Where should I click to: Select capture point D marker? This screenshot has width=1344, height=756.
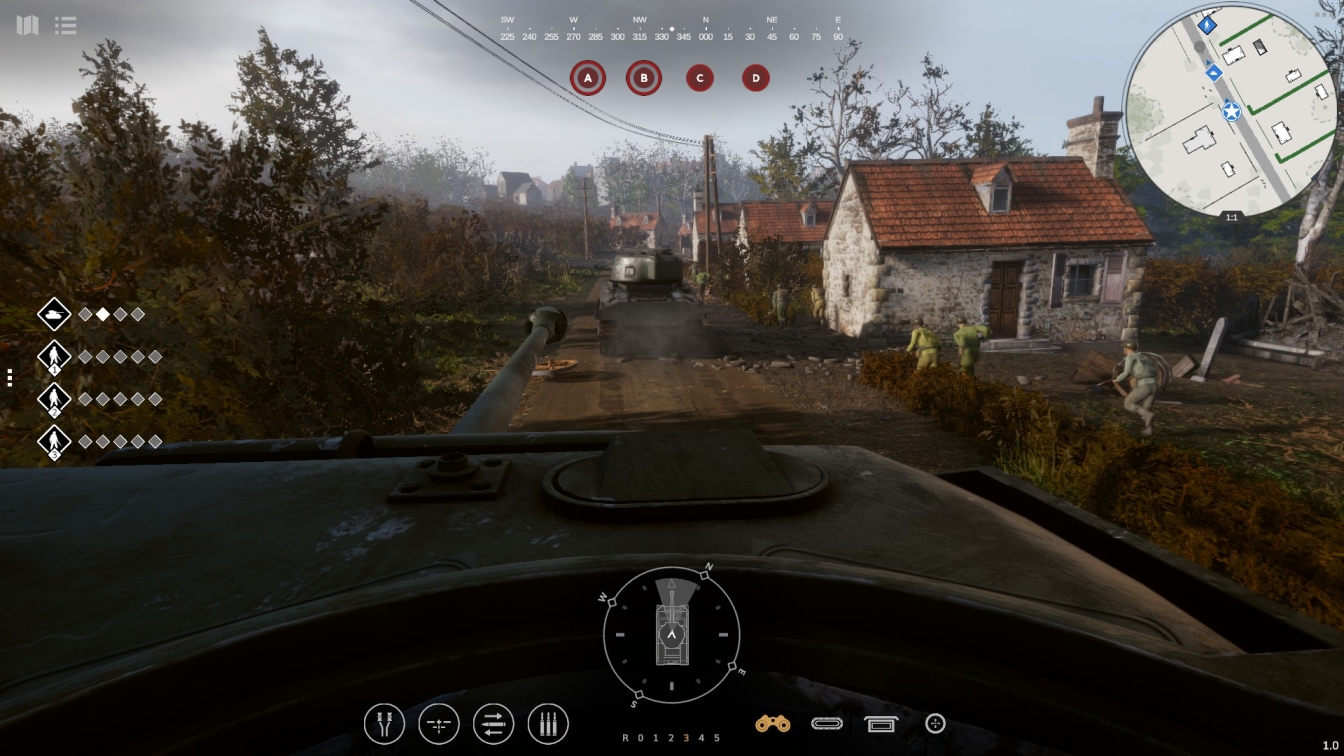click(x=756, y=77)
